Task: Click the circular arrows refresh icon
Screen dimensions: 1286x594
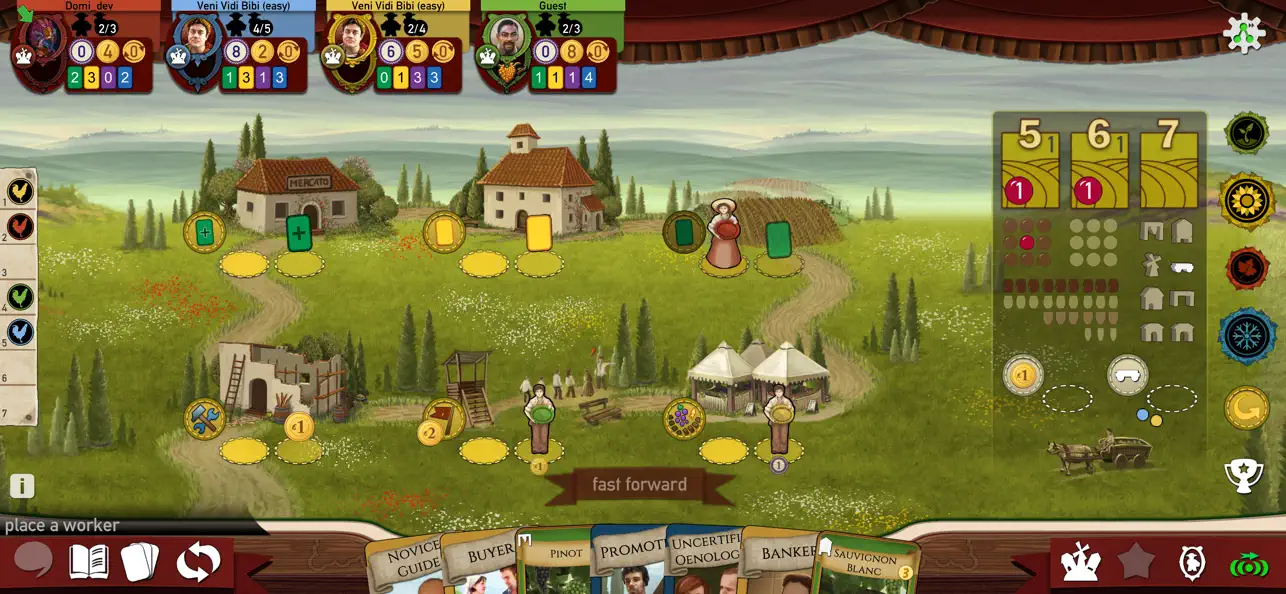Action: 198,562
